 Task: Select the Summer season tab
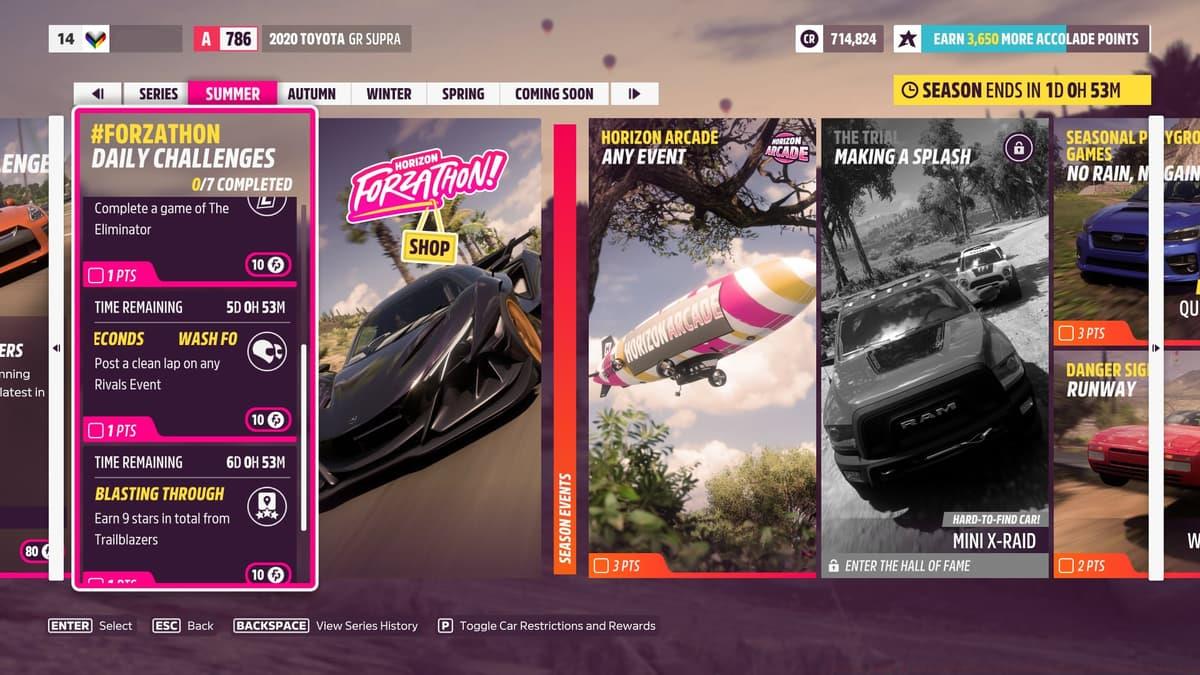click(232, 94)
